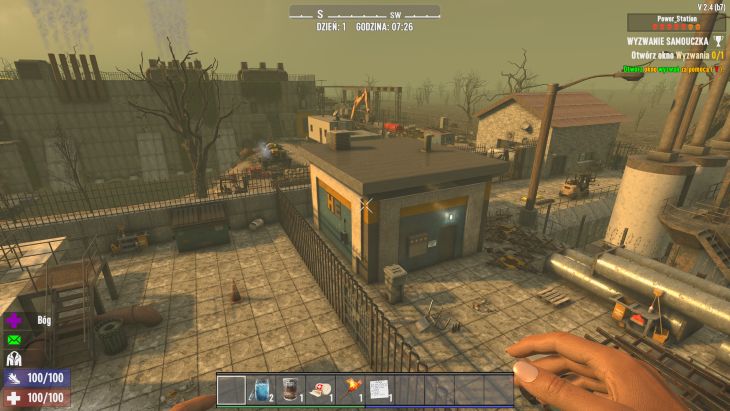
Task: Click the compass strip at top
Action: pos(365,12)
